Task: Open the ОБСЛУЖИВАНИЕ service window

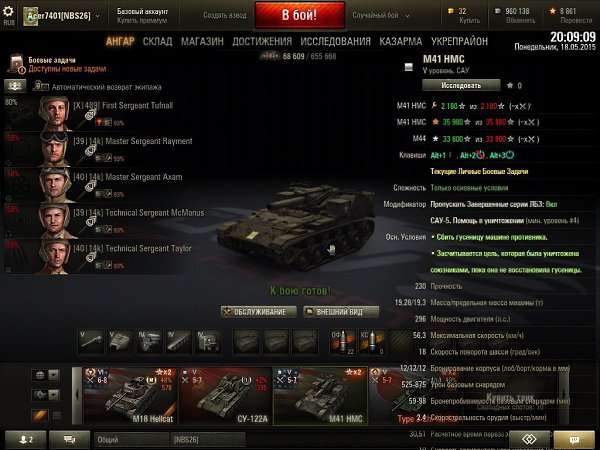Action: [254, 311]
